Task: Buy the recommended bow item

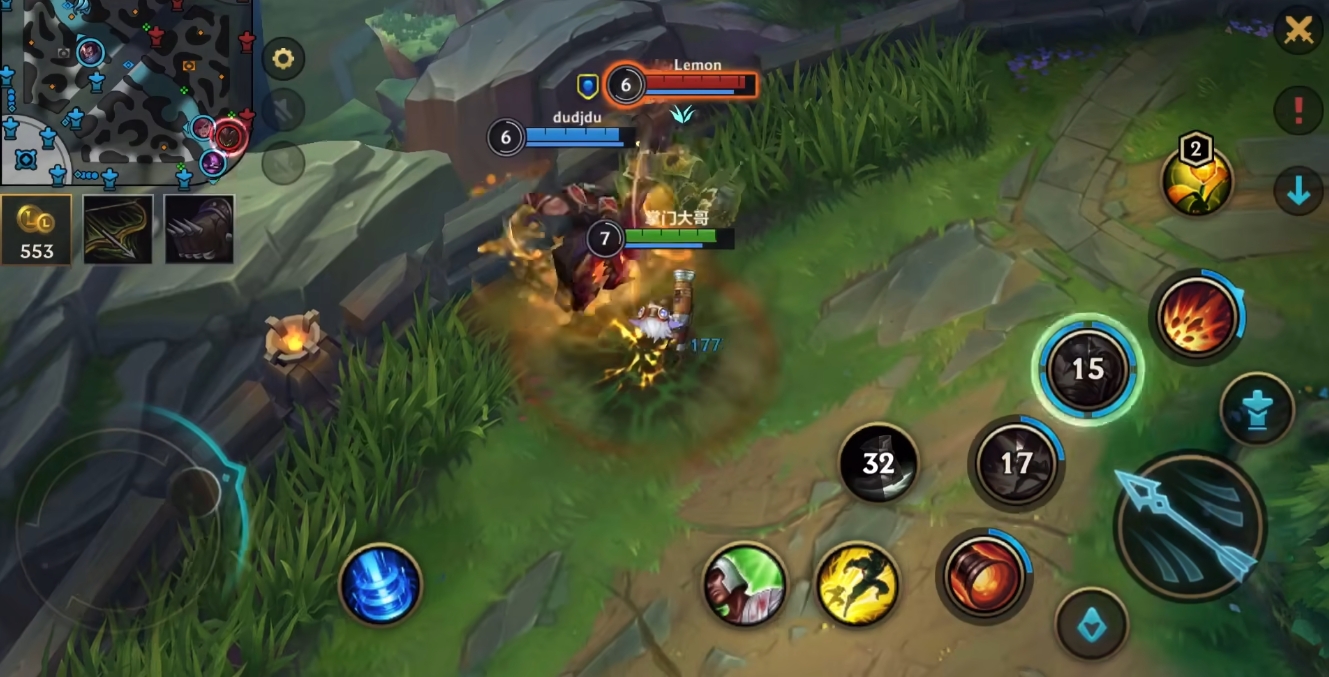Action: 118,230
